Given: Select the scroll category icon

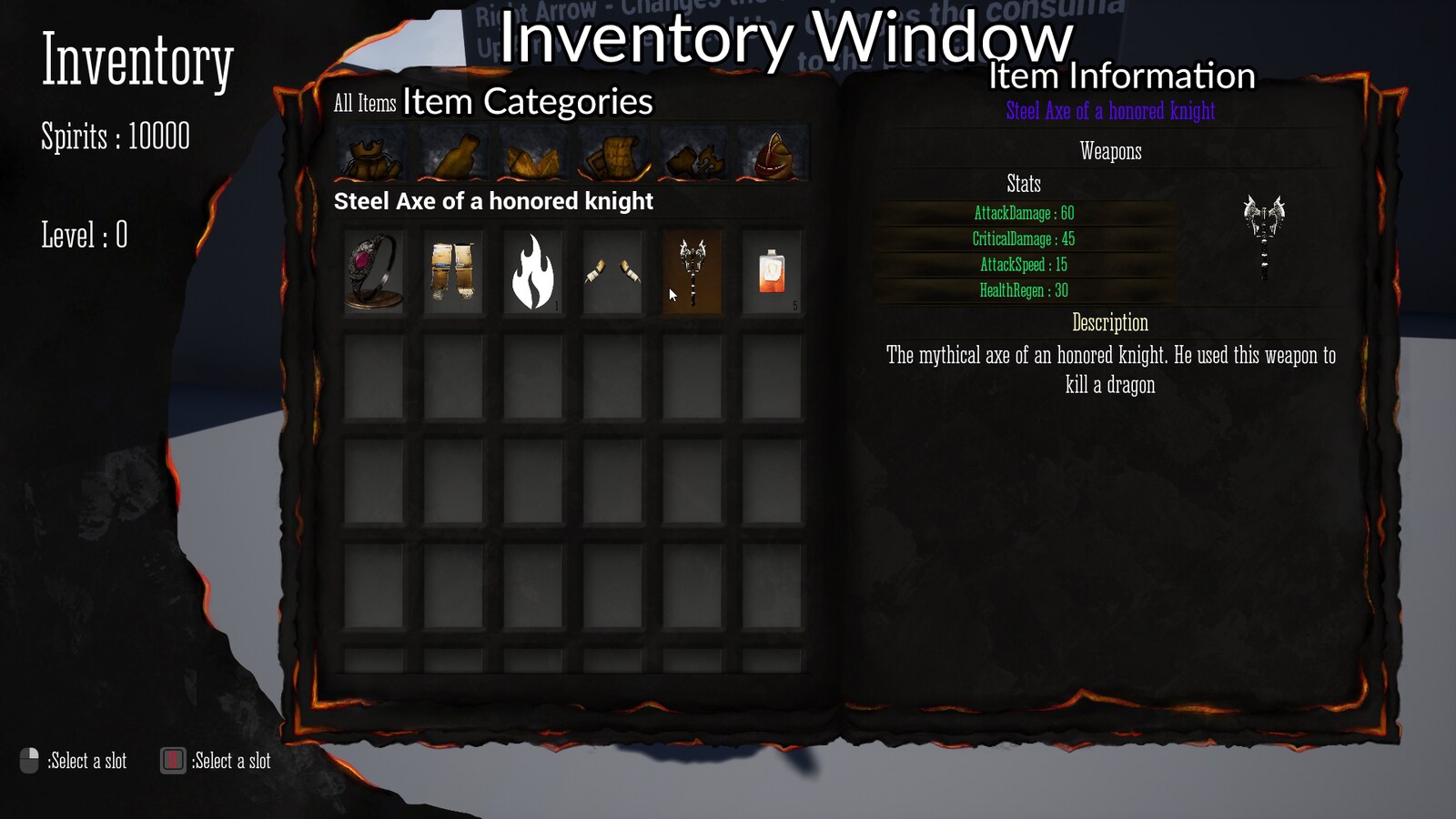Looking at the screenshot, I should 614,155.
